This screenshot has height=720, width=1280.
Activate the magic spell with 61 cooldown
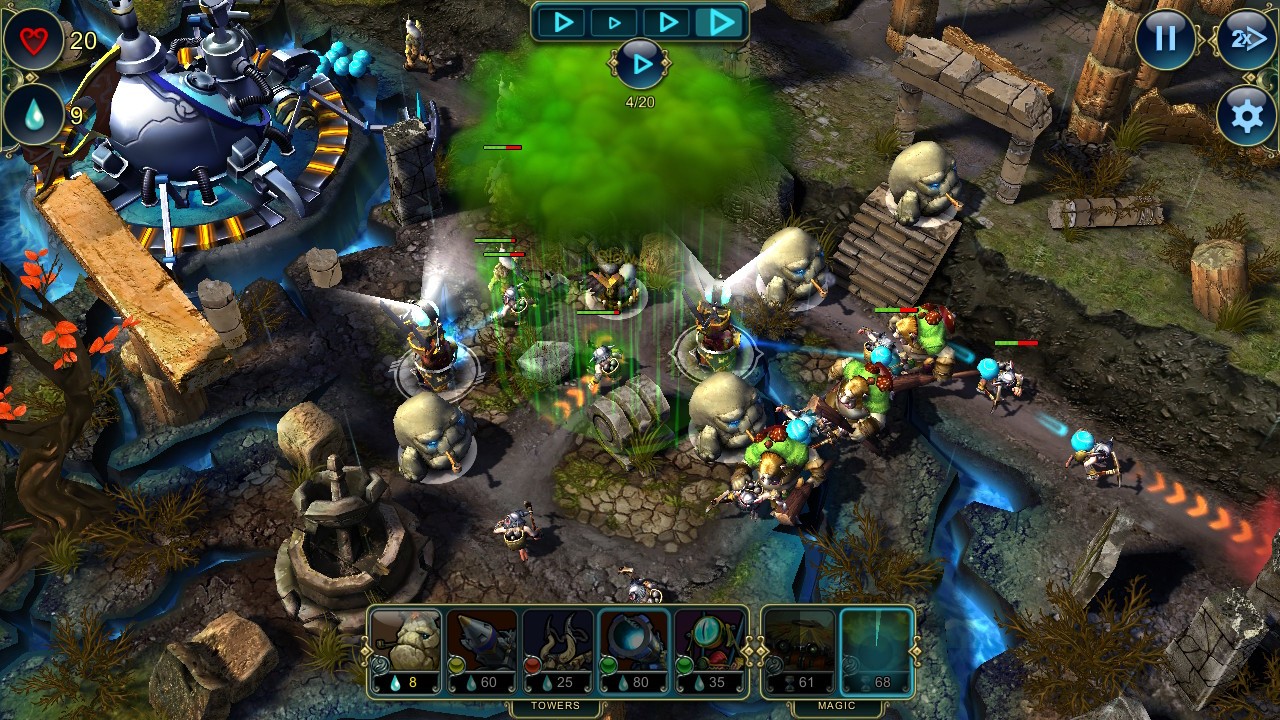click(799, 651)
